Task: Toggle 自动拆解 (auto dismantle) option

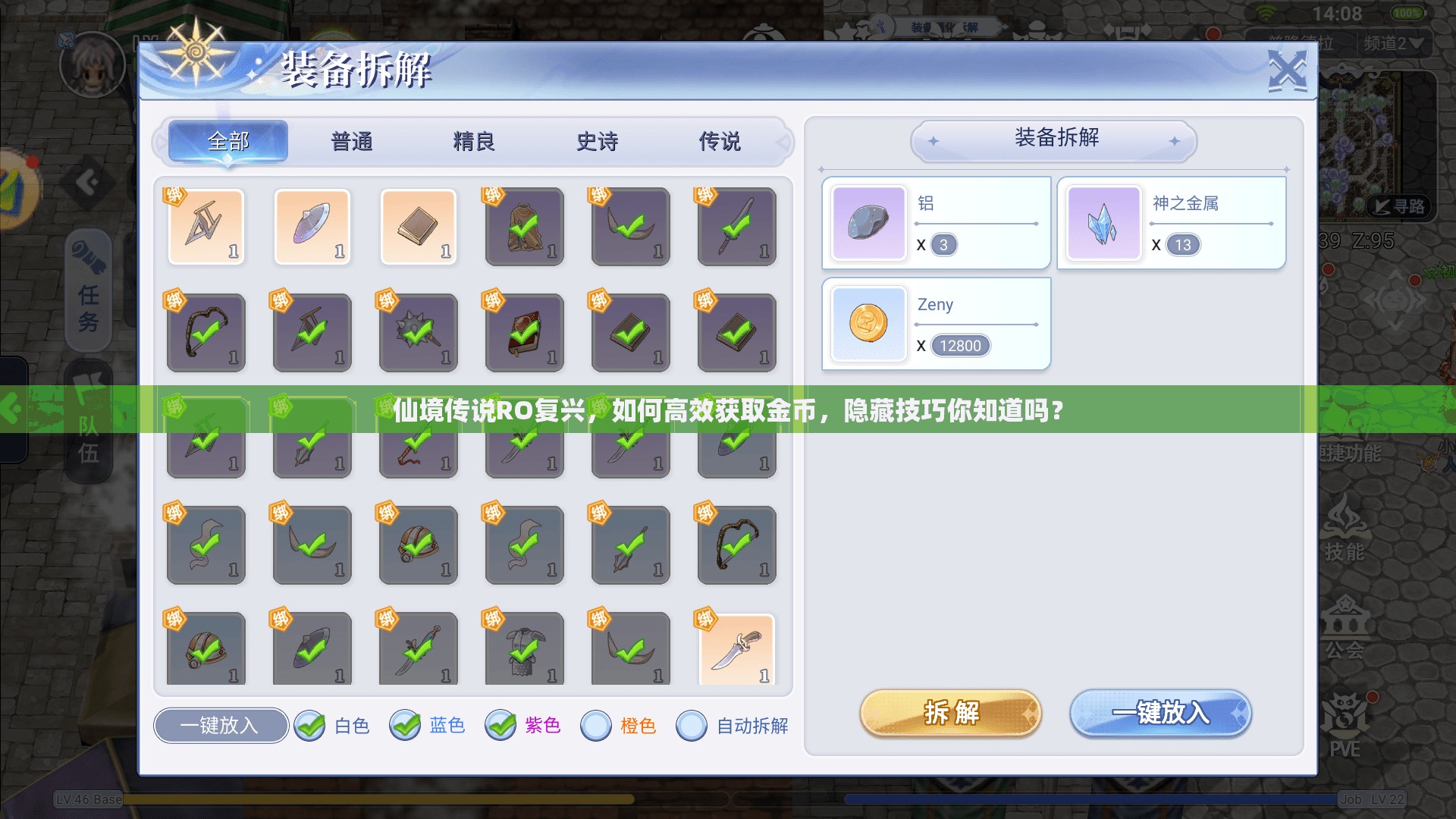Action: pyautogui.click(x=691, y=726)
